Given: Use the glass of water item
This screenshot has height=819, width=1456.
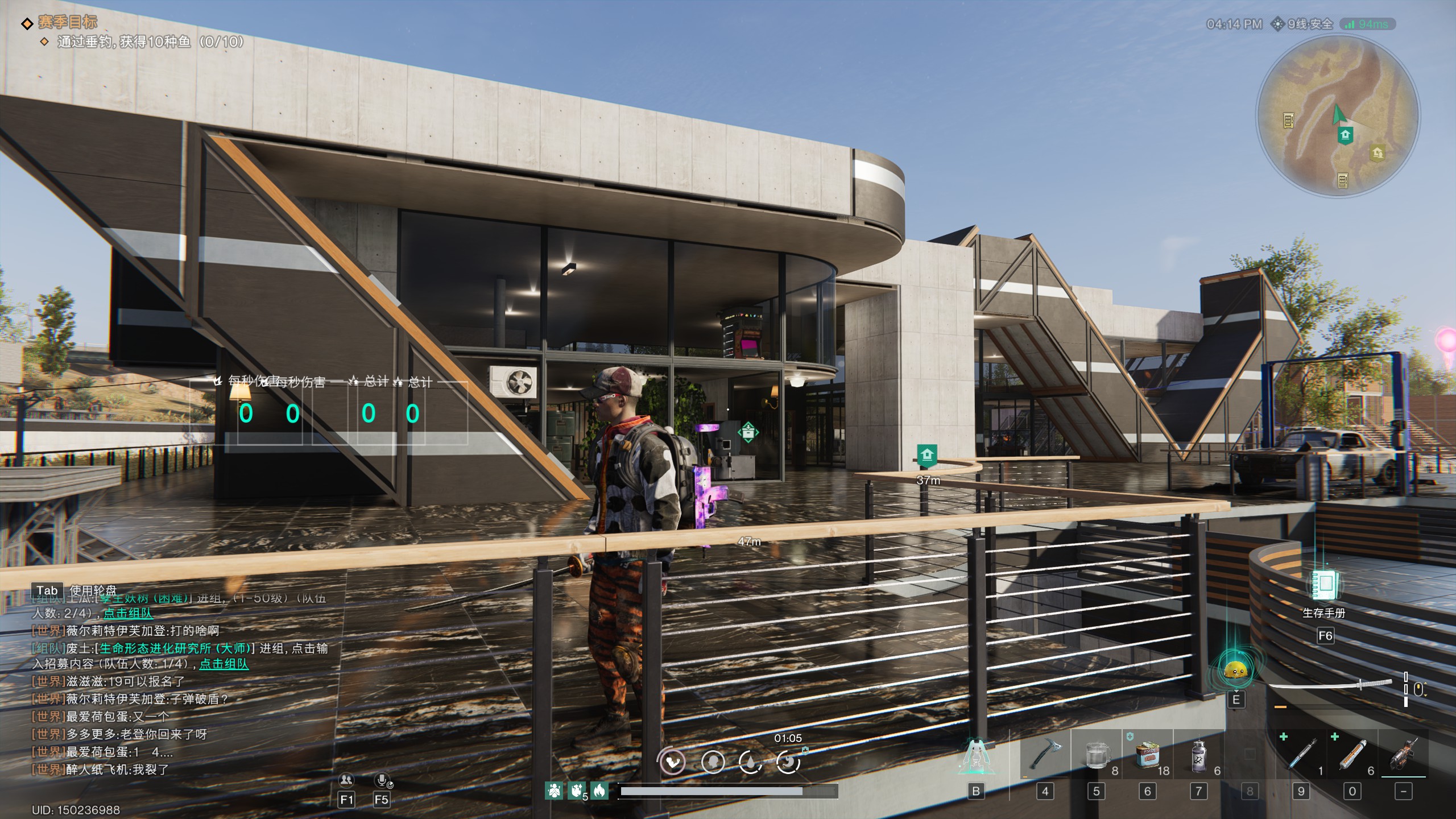Looking at the screenshot, I should pos(1096,755).
